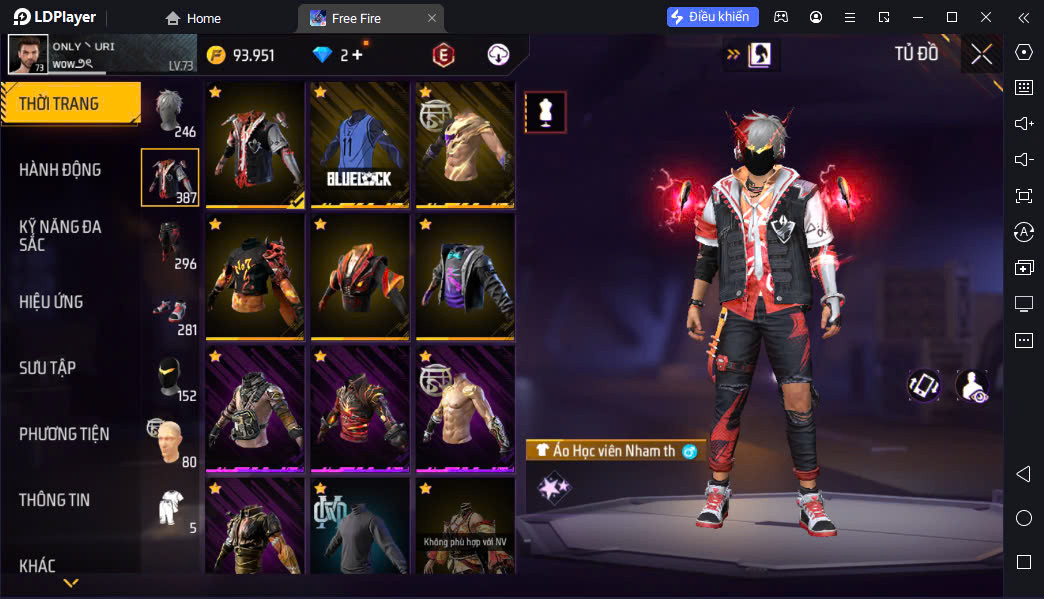Screen dimensions: 1044x599
Task: Select the blue BLUELOCK jersey
Action: (x=360, y=143)
